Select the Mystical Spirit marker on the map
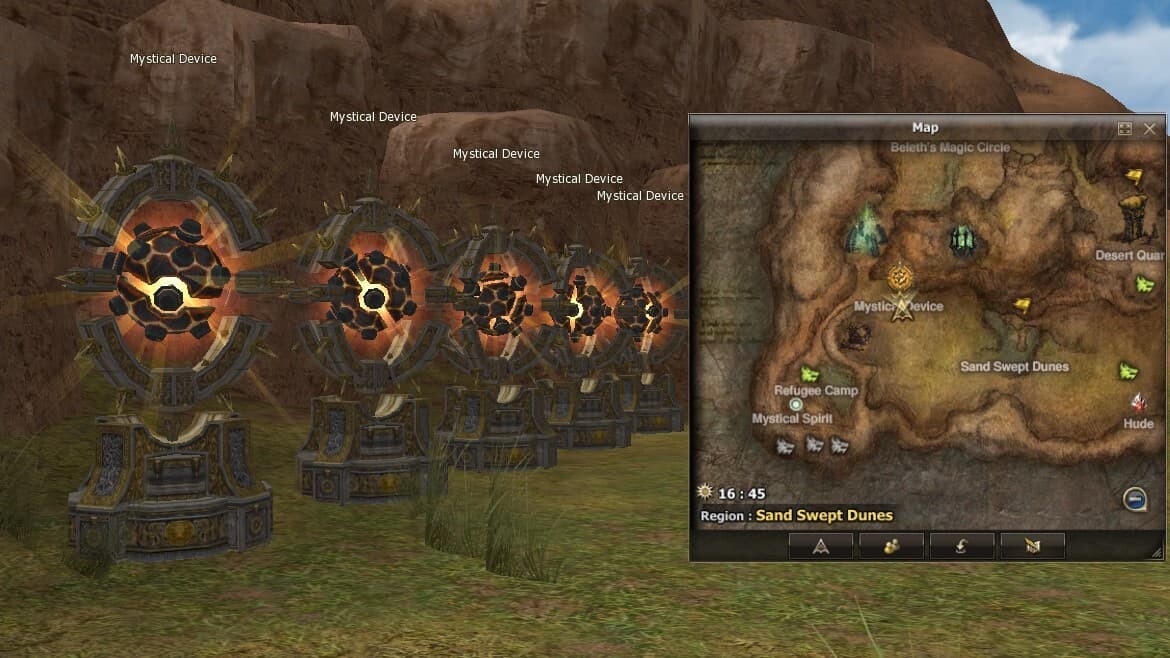1170x658 pixels. tap(796, 405)
